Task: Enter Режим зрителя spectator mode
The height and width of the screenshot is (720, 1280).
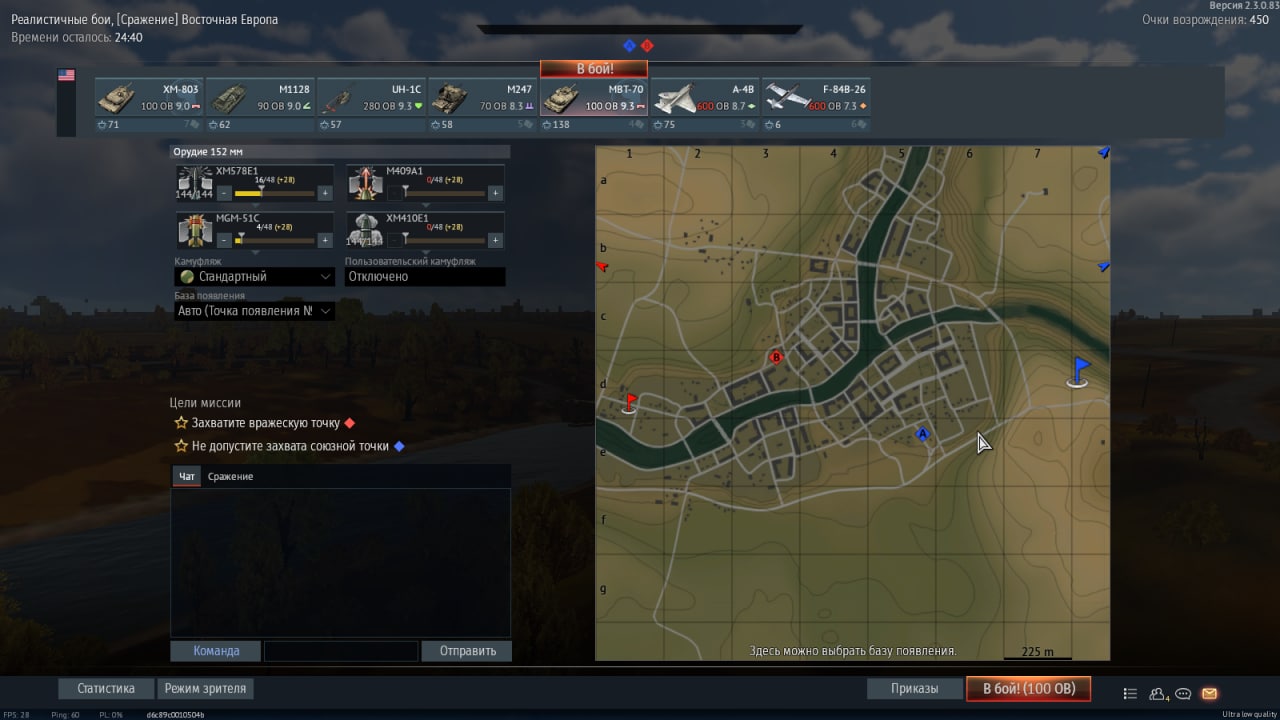Action: 205,689
